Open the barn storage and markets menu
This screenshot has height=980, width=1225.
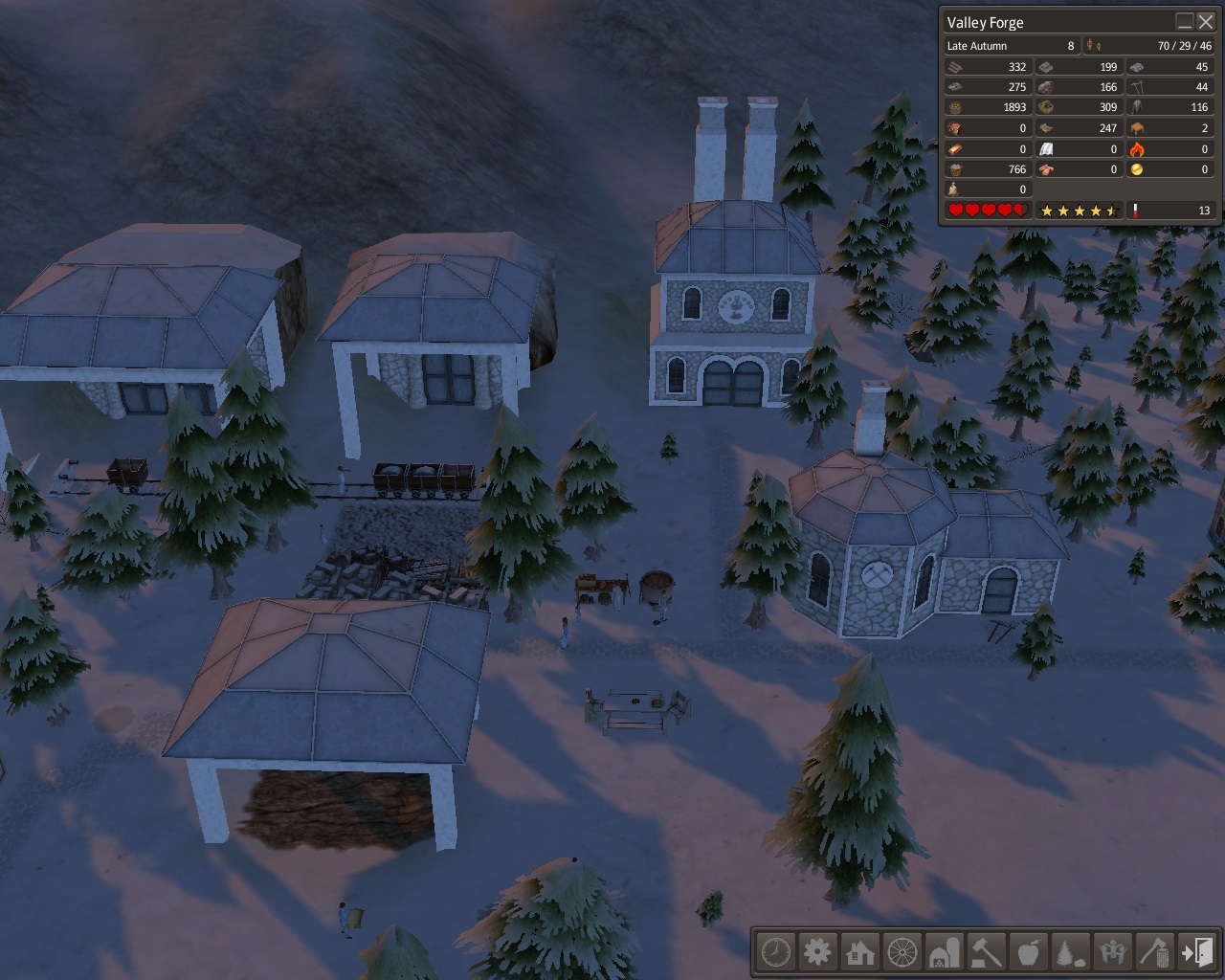[x=944, y=952]
